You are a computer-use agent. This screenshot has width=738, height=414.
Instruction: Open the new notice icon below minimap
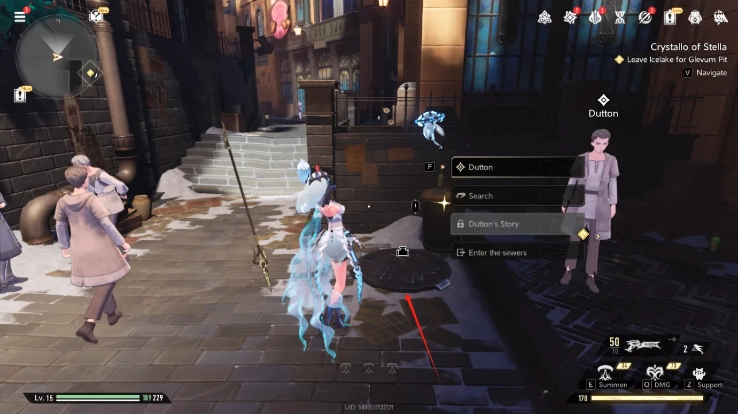[19, 95]
